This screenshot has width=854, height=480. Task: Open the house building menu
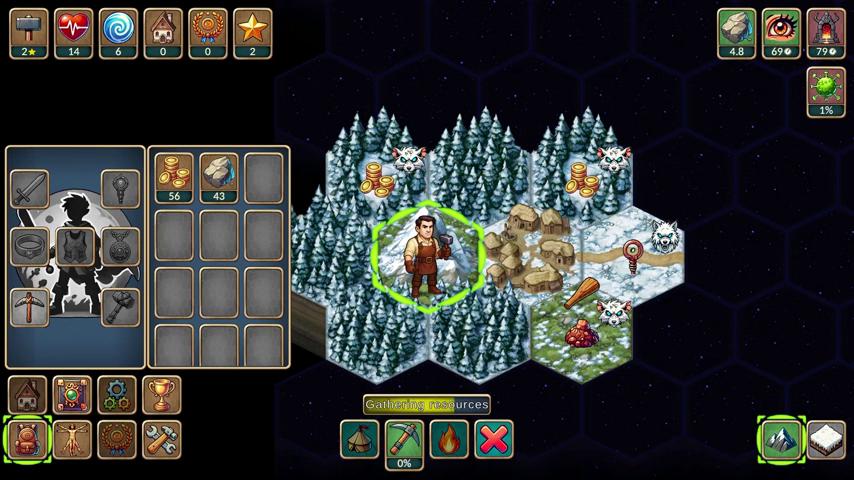pos(27,395)
